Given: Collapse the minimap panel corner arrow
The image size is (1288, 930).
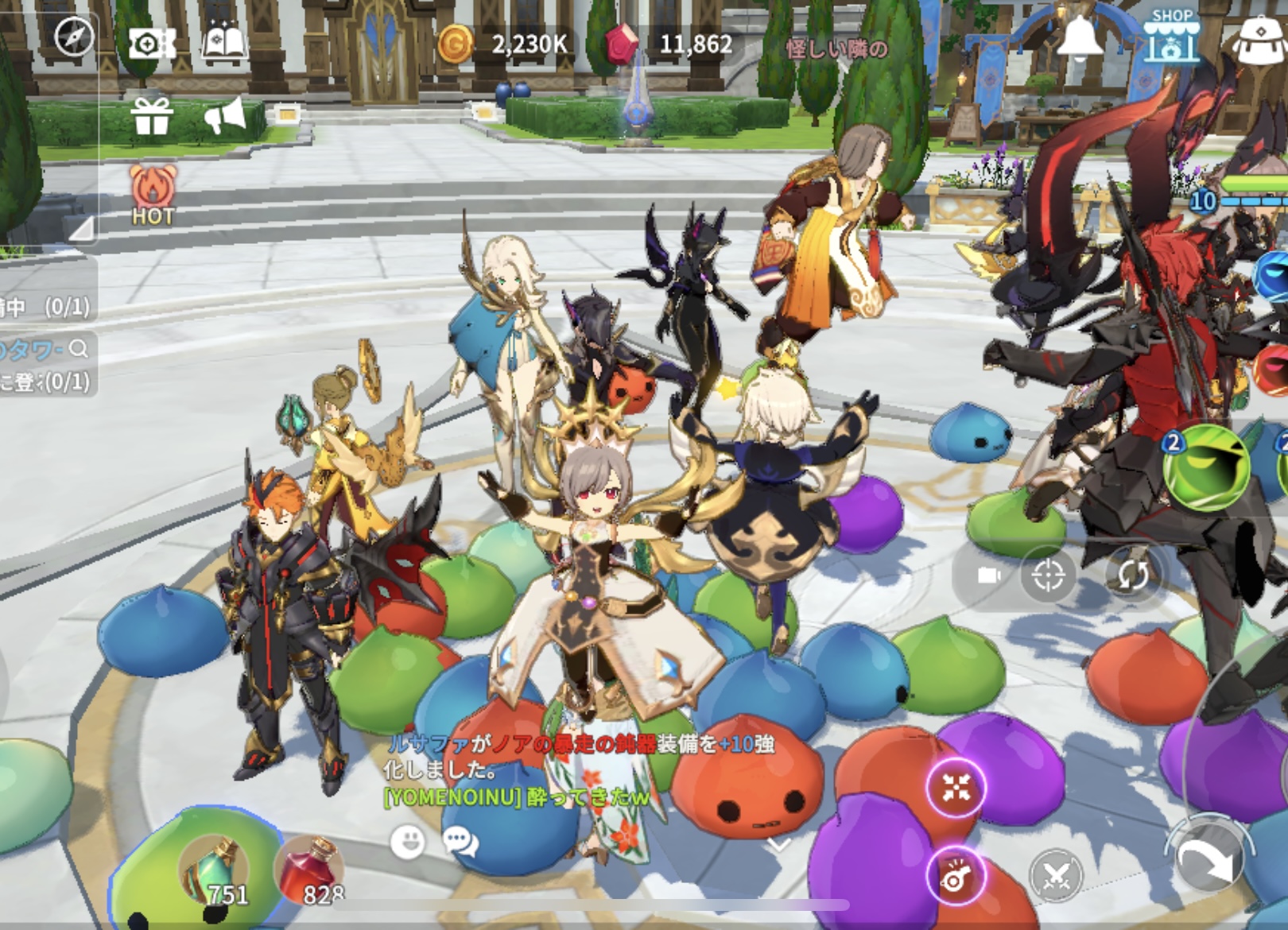Looking at the screenshot, I should (x=82, y=229).
